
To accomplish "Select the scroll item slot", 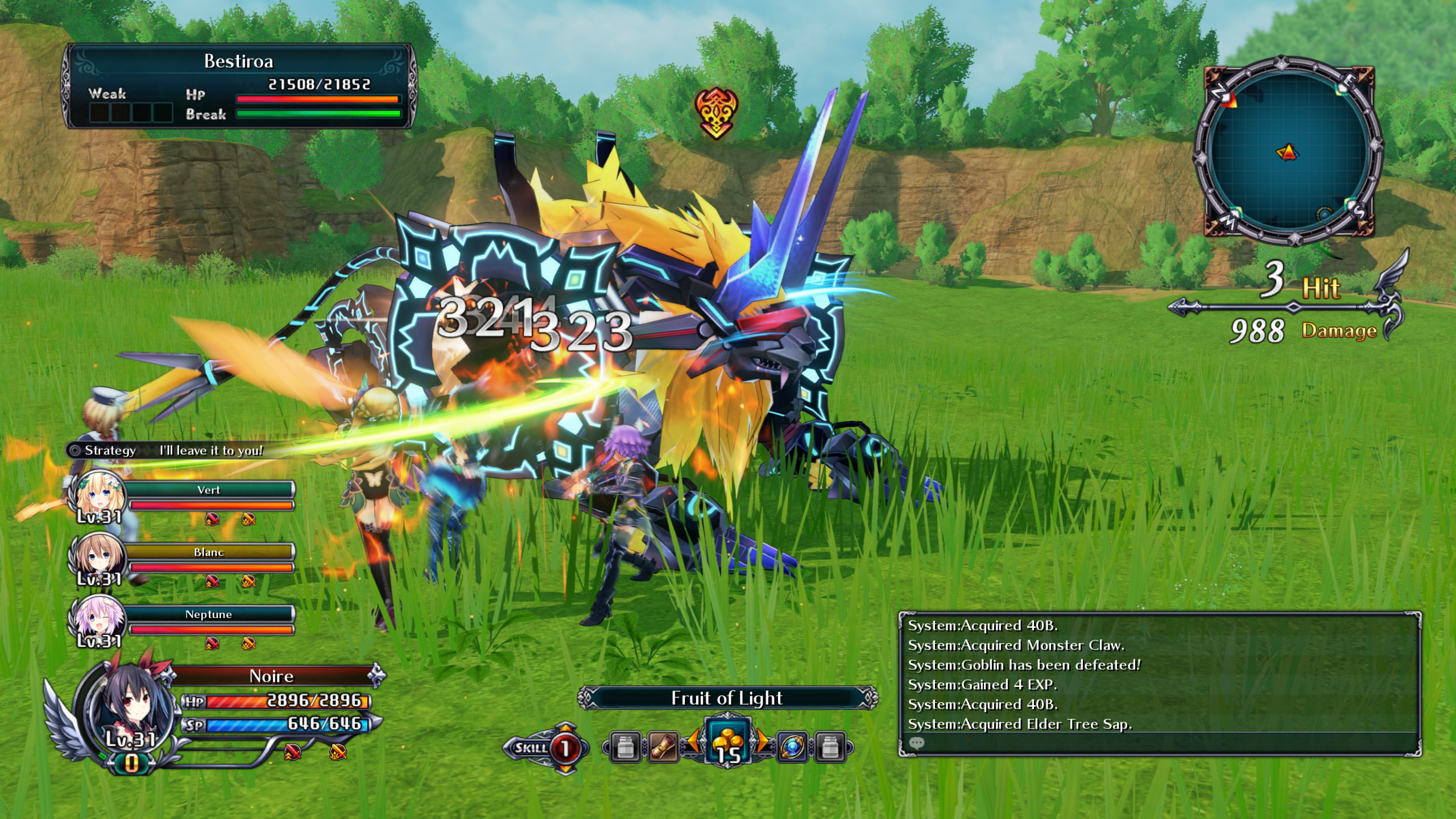I will (663, 747).
